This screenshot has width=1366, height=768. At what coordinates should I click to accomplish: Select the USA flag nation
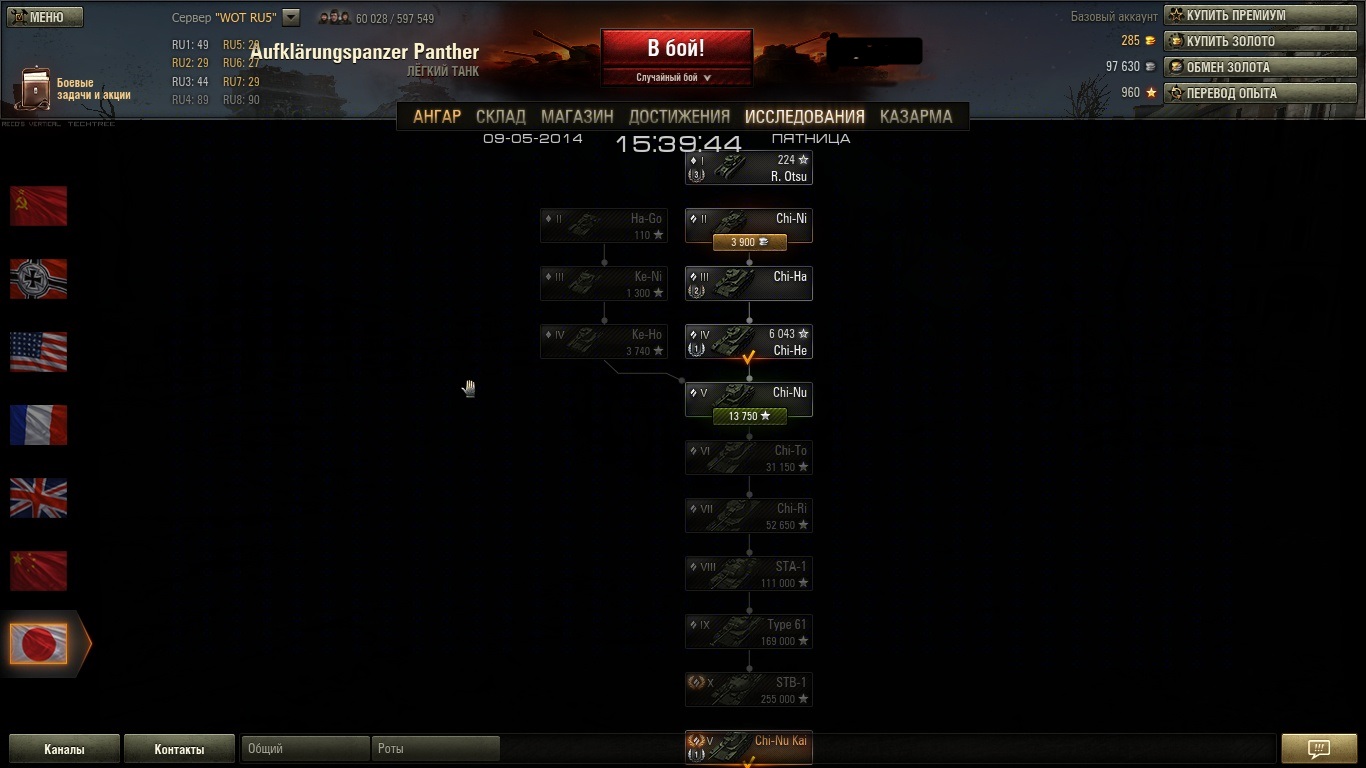click(x=39, y=352)
